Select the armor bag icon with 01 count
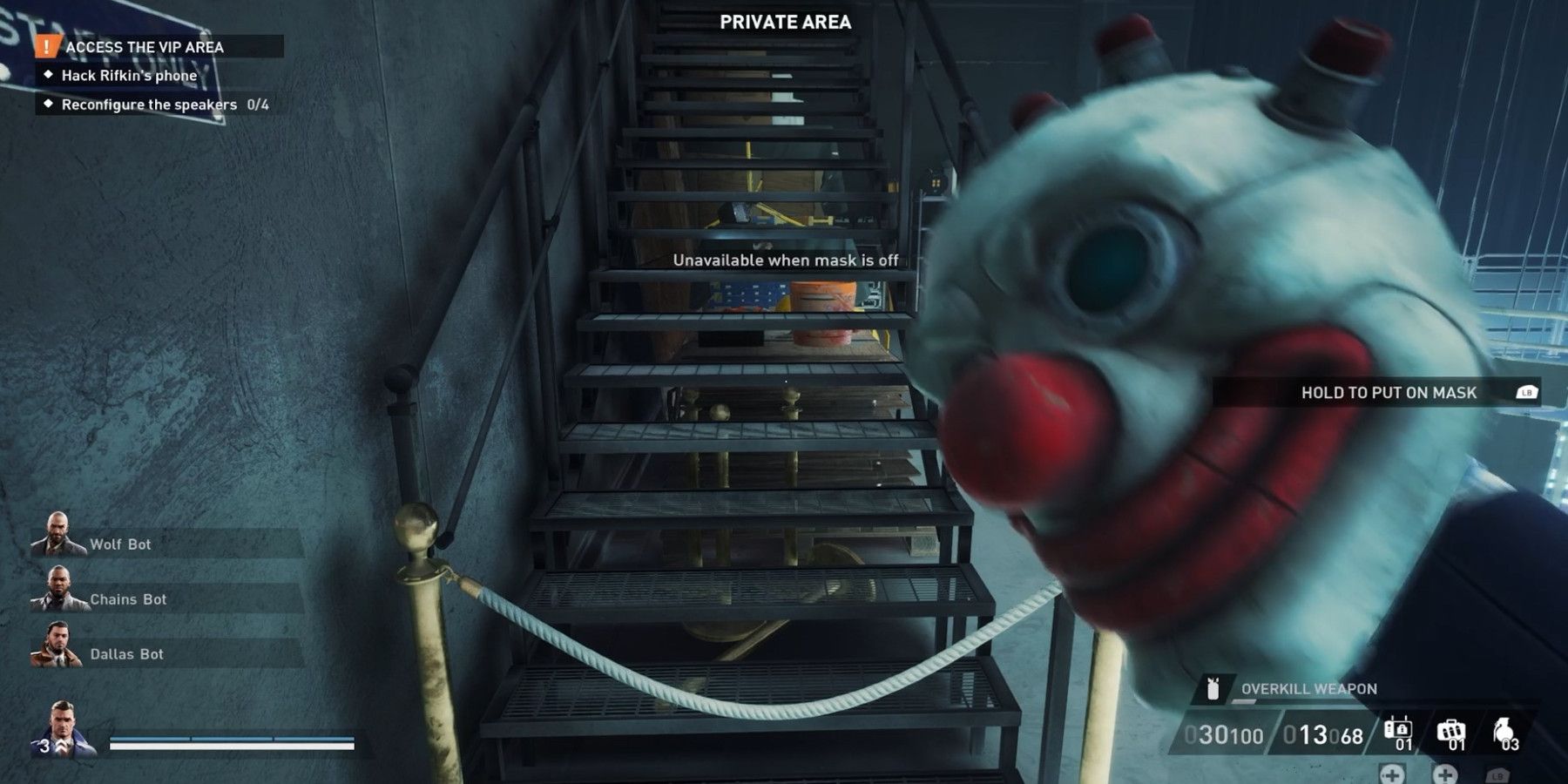The width and height of the screenshot is (1568, 784). coord(1451,730)
